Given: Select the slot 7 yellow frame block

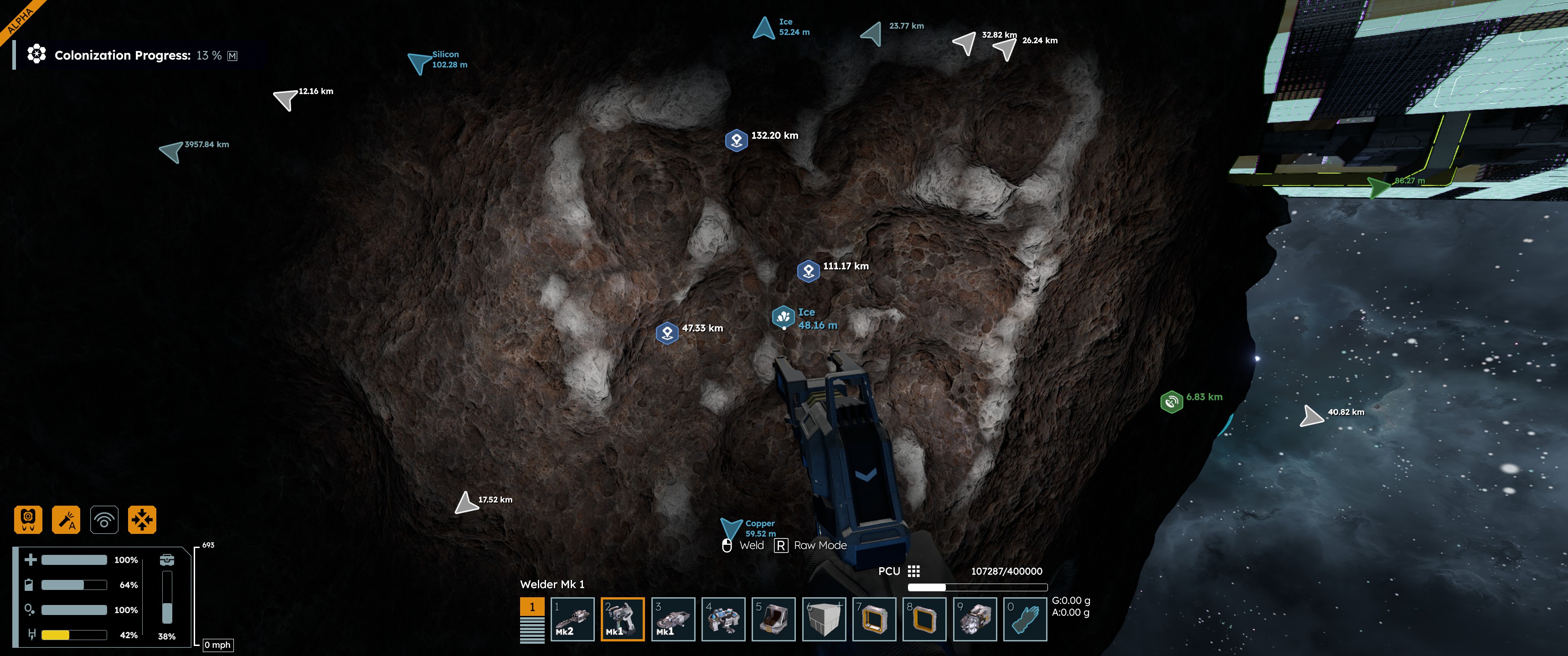Looking at the screenshot, I should coord(874,619).
